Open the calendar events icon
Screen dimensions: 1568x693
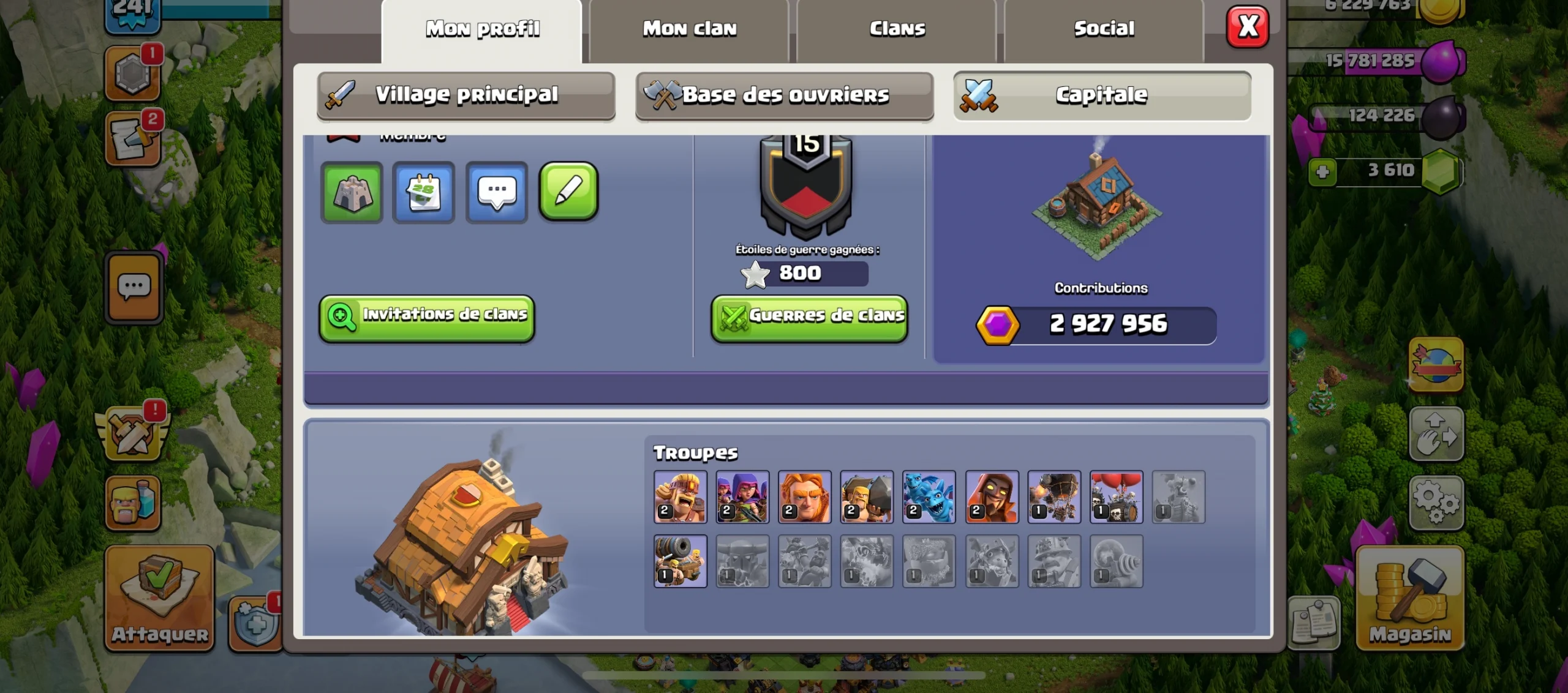424,193
